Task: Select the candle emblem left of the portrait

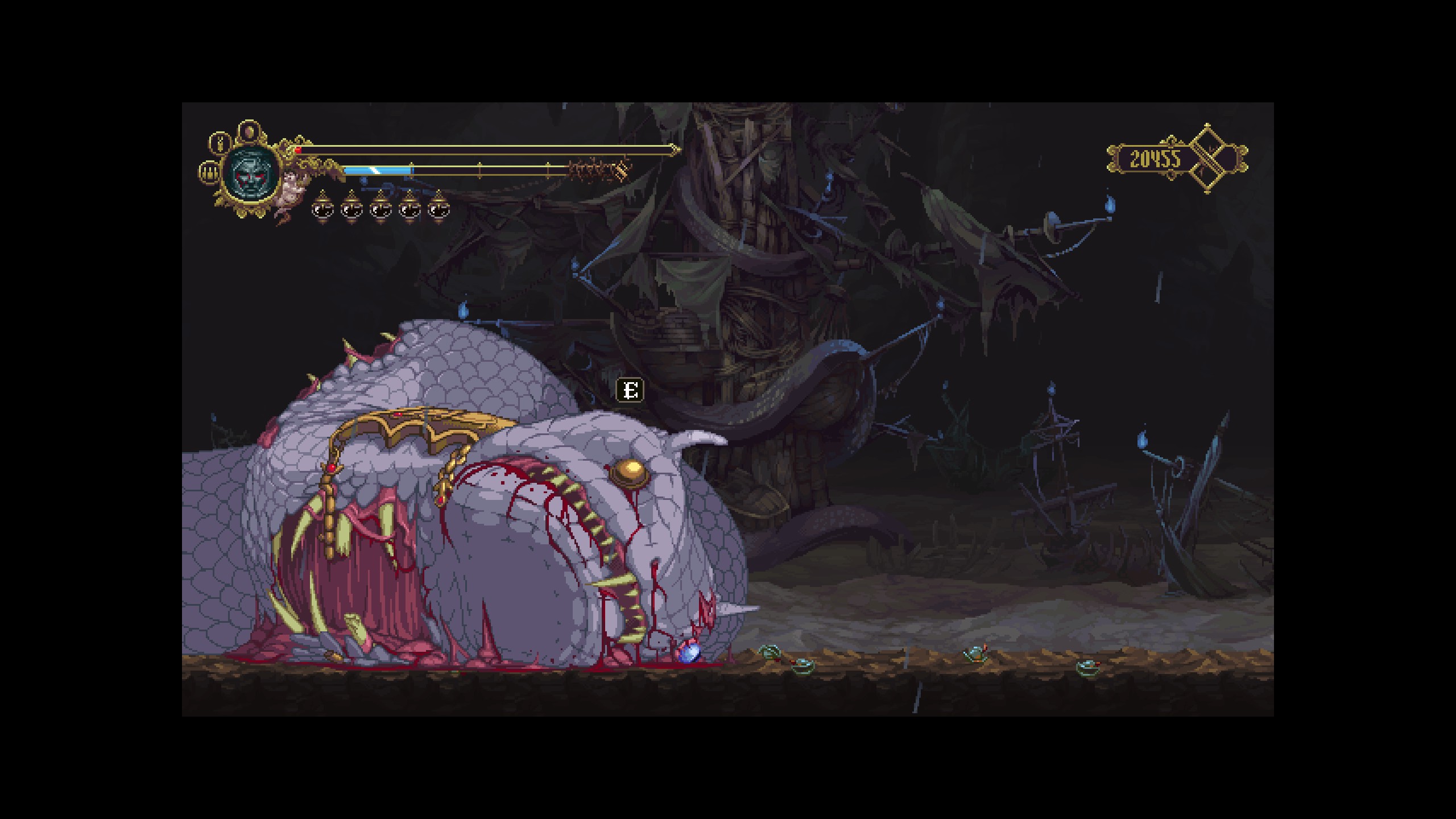Action: point(209,173)
